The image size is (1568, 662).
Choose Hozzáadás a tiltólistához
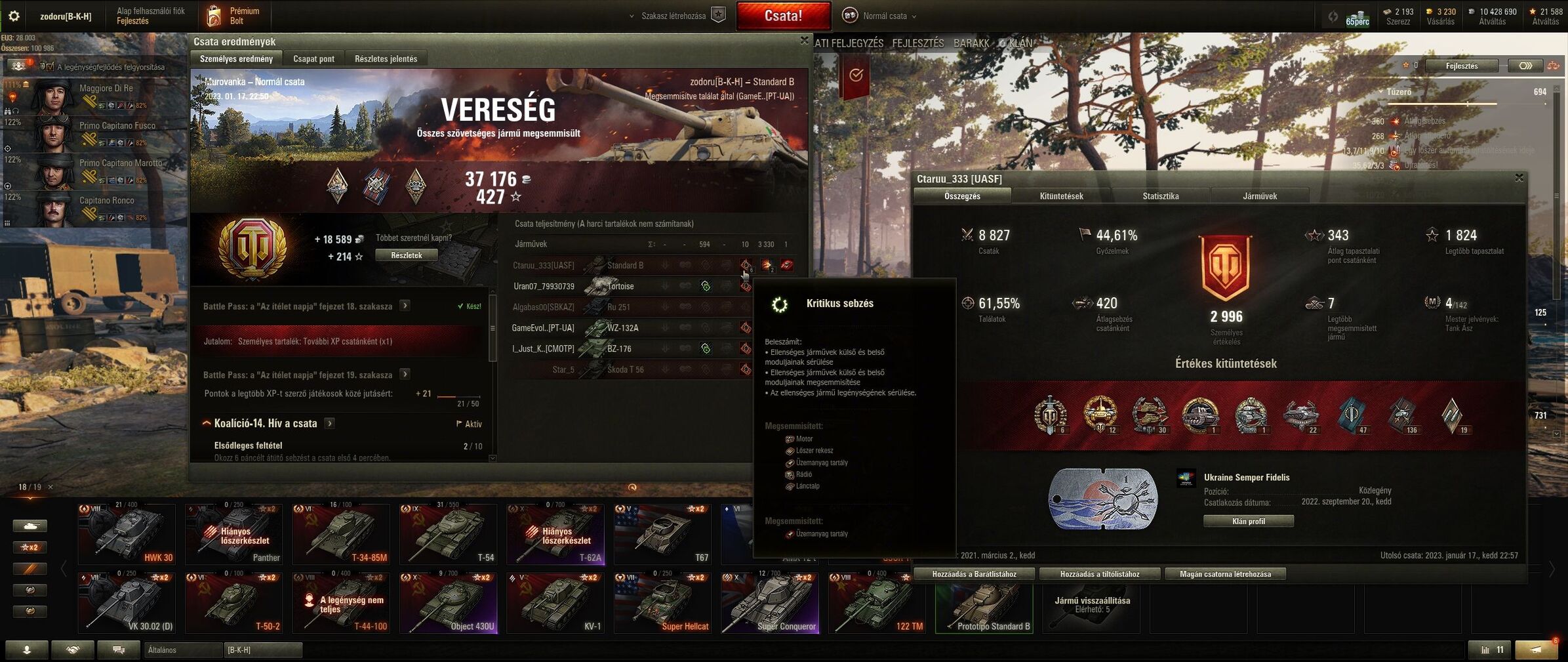(x=1099, y=574)
